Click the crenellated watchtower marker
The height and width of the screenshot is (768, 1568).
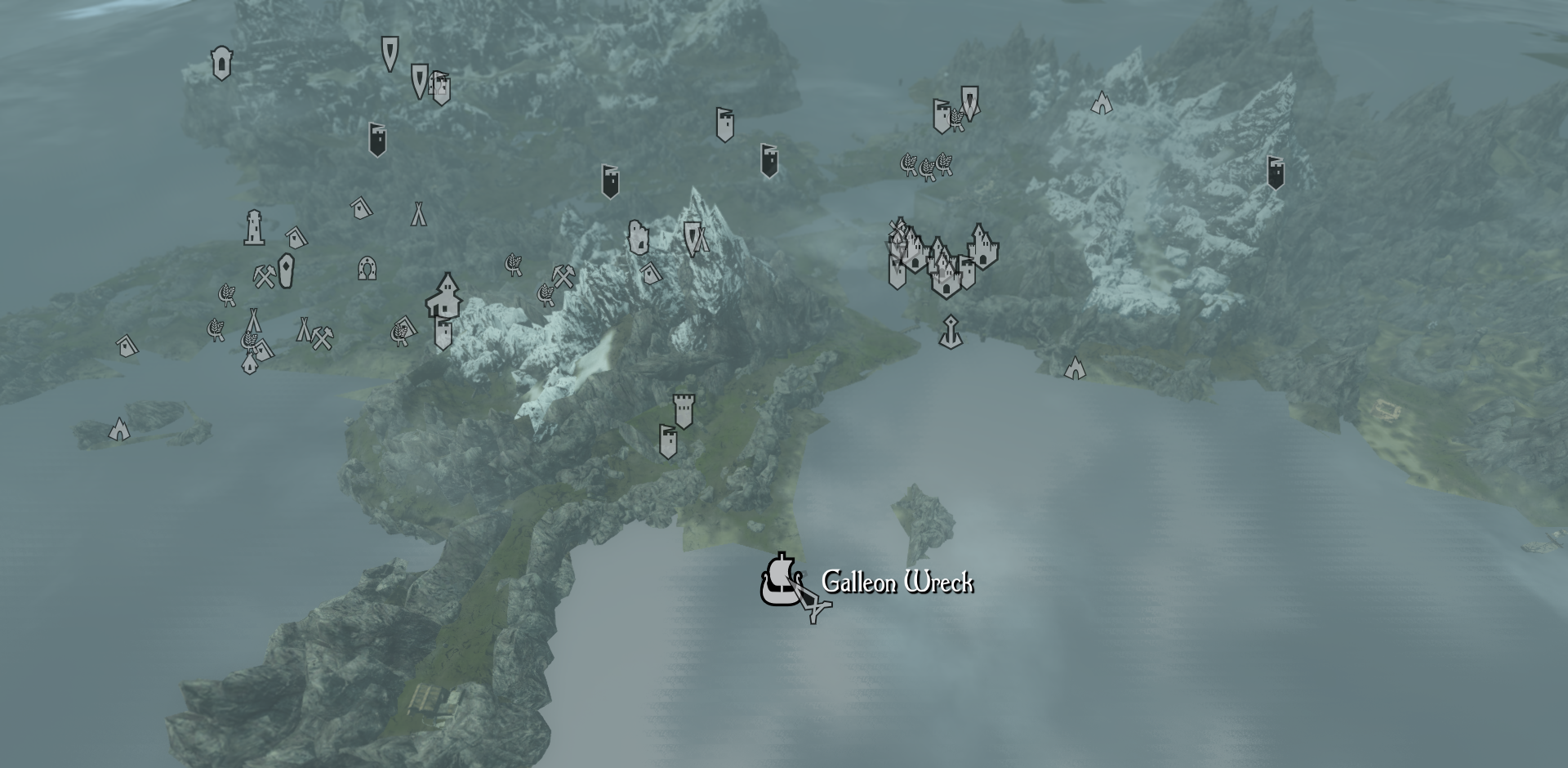point(684,410)
